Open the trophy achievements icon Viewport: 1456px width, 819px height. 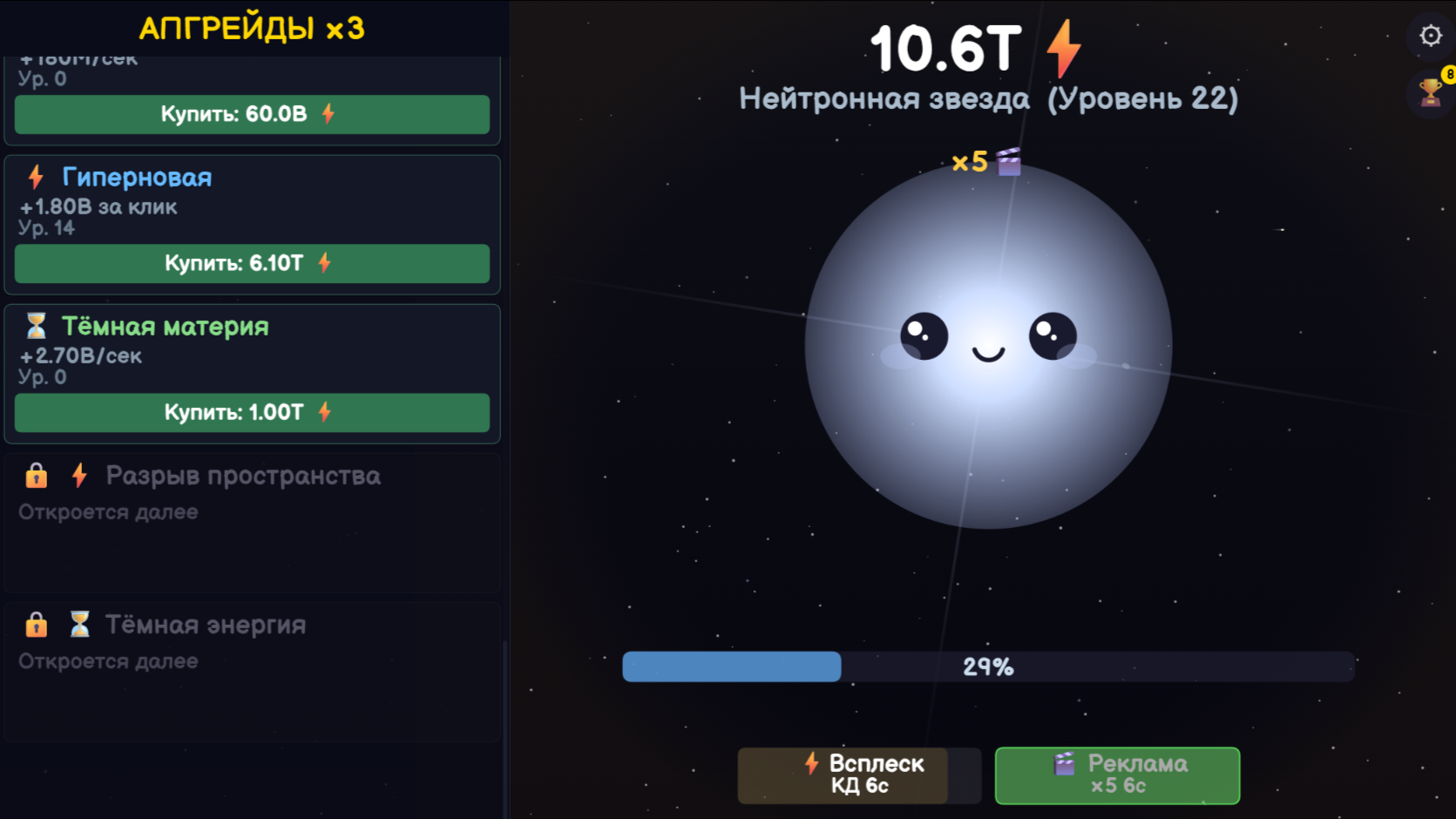1428,93
